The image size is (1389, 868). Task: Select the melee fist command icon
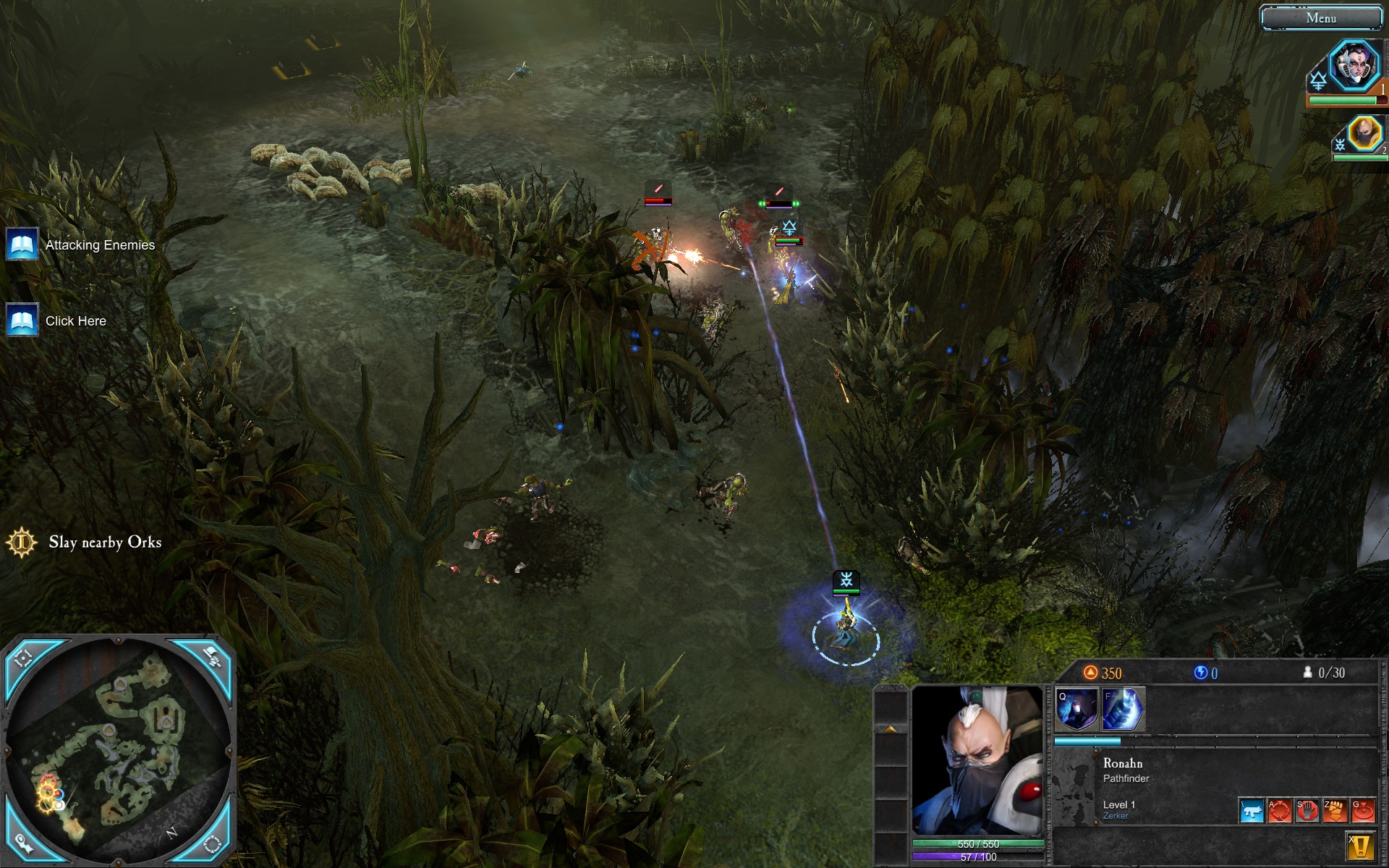coord(1334,811)
